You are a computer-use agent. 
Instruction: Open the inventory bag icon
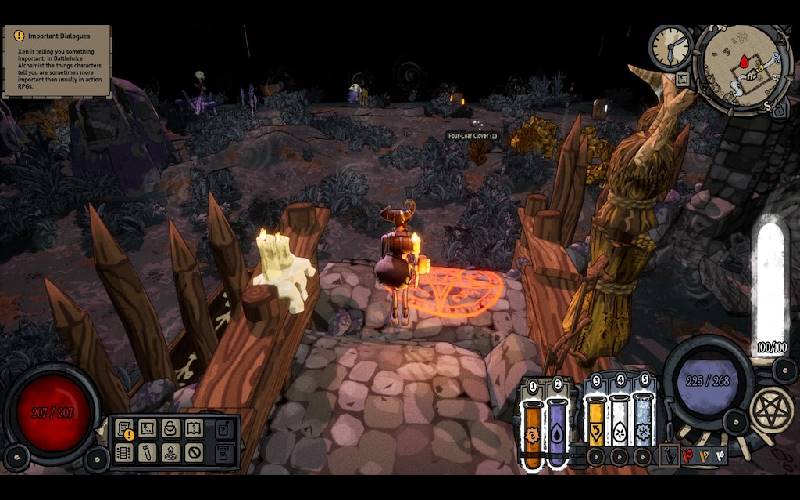point(170,429)
